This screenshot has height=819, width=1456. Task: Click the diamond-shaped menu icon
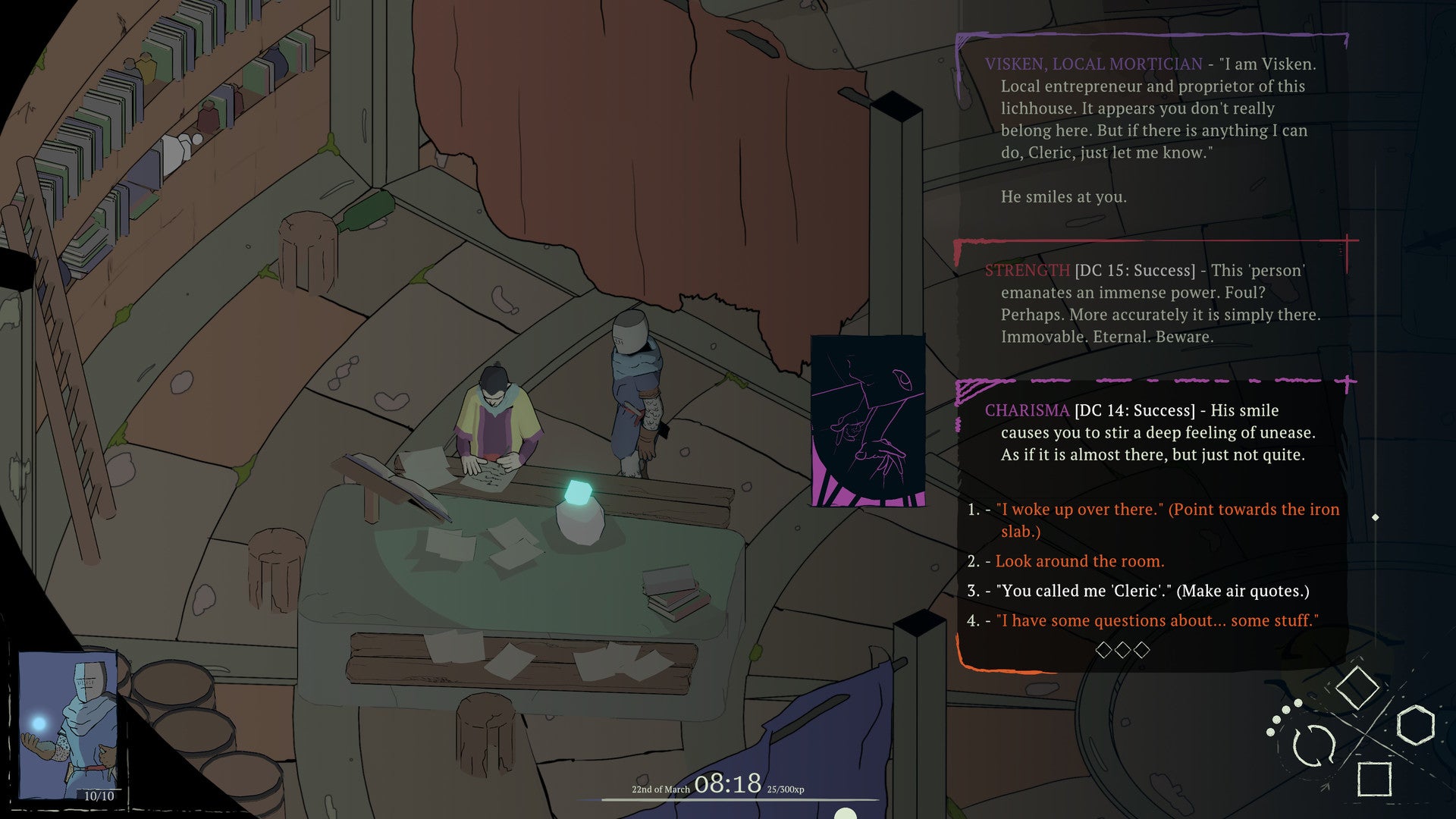pyautogui.click(x=1357, y=688)
